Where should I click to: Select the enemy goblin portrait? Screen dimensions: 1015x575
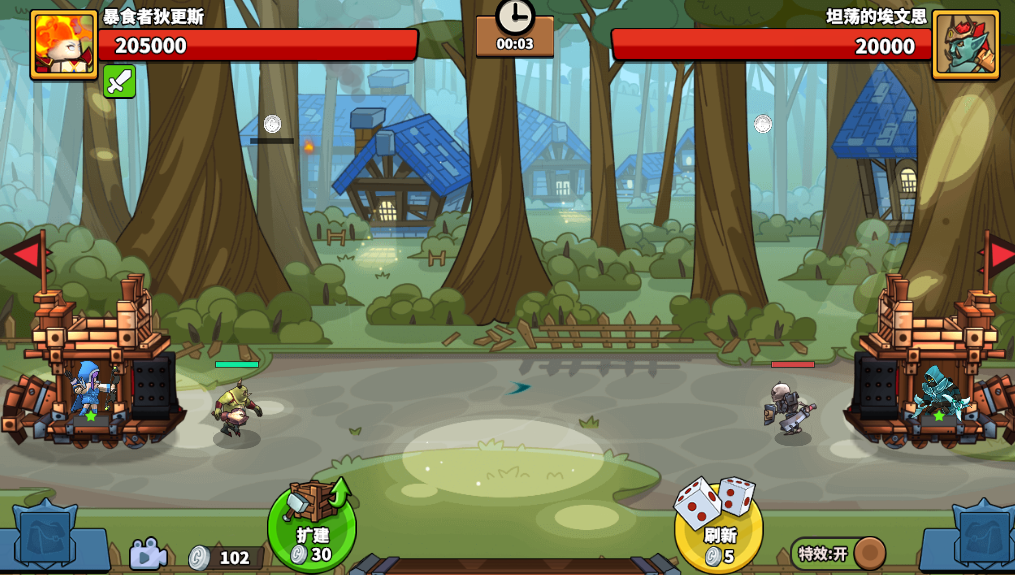click(965, 44)
